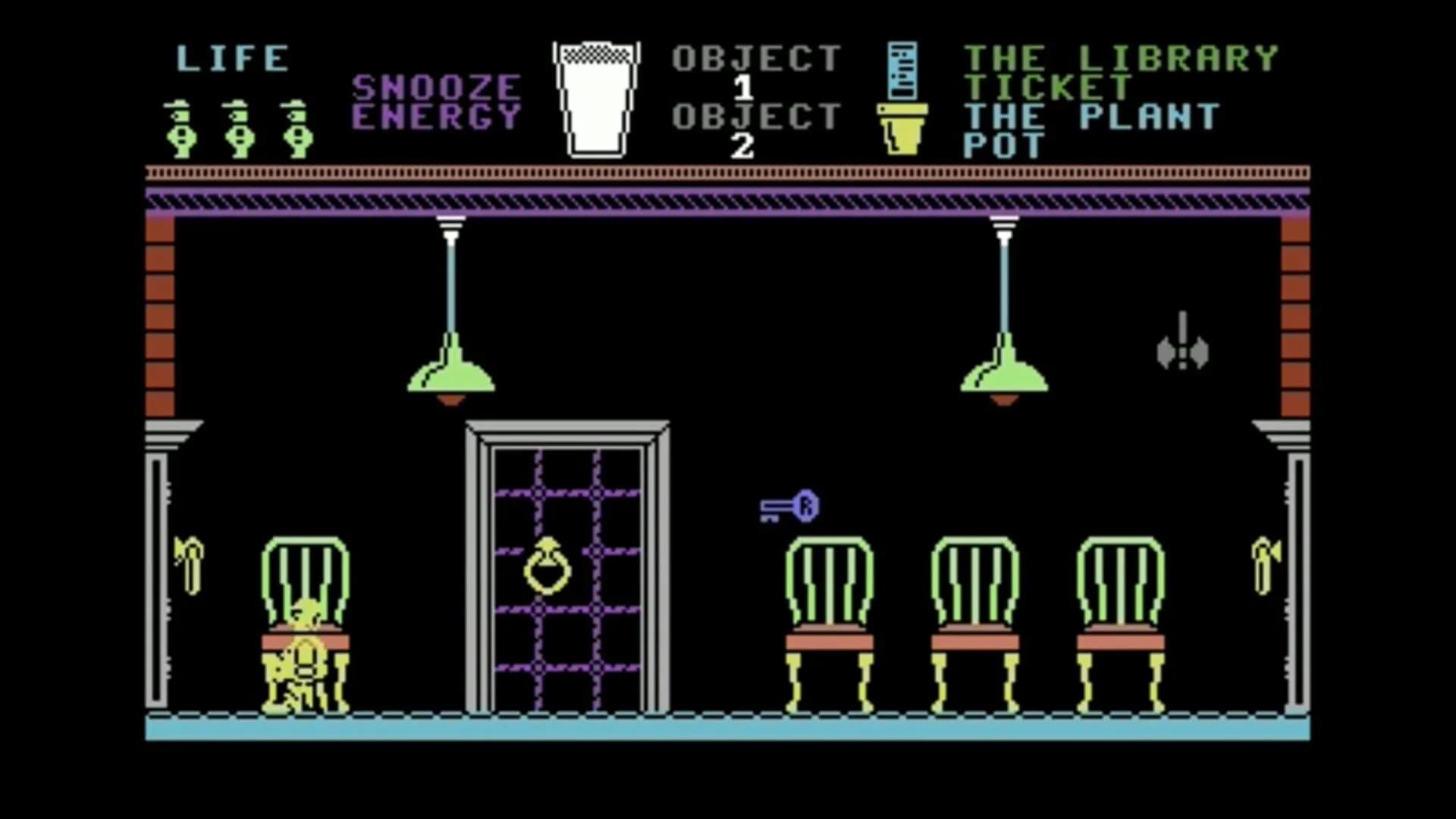Select the second life figure icon
Viewport: 1456px width, 819px height.
click(x=238, y=129)
